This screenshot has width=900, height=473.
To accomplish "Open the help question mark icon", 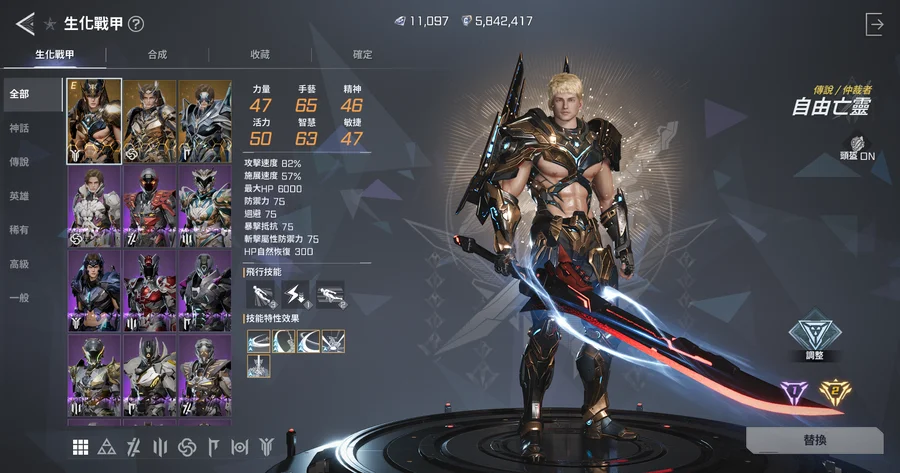I will tap(136, 24).
